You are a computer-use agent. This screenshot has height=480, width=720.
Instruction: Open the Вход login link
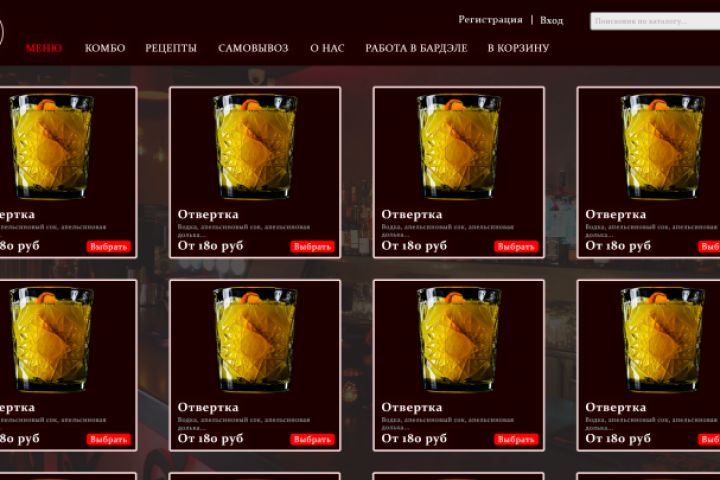(x=551, y=20)
